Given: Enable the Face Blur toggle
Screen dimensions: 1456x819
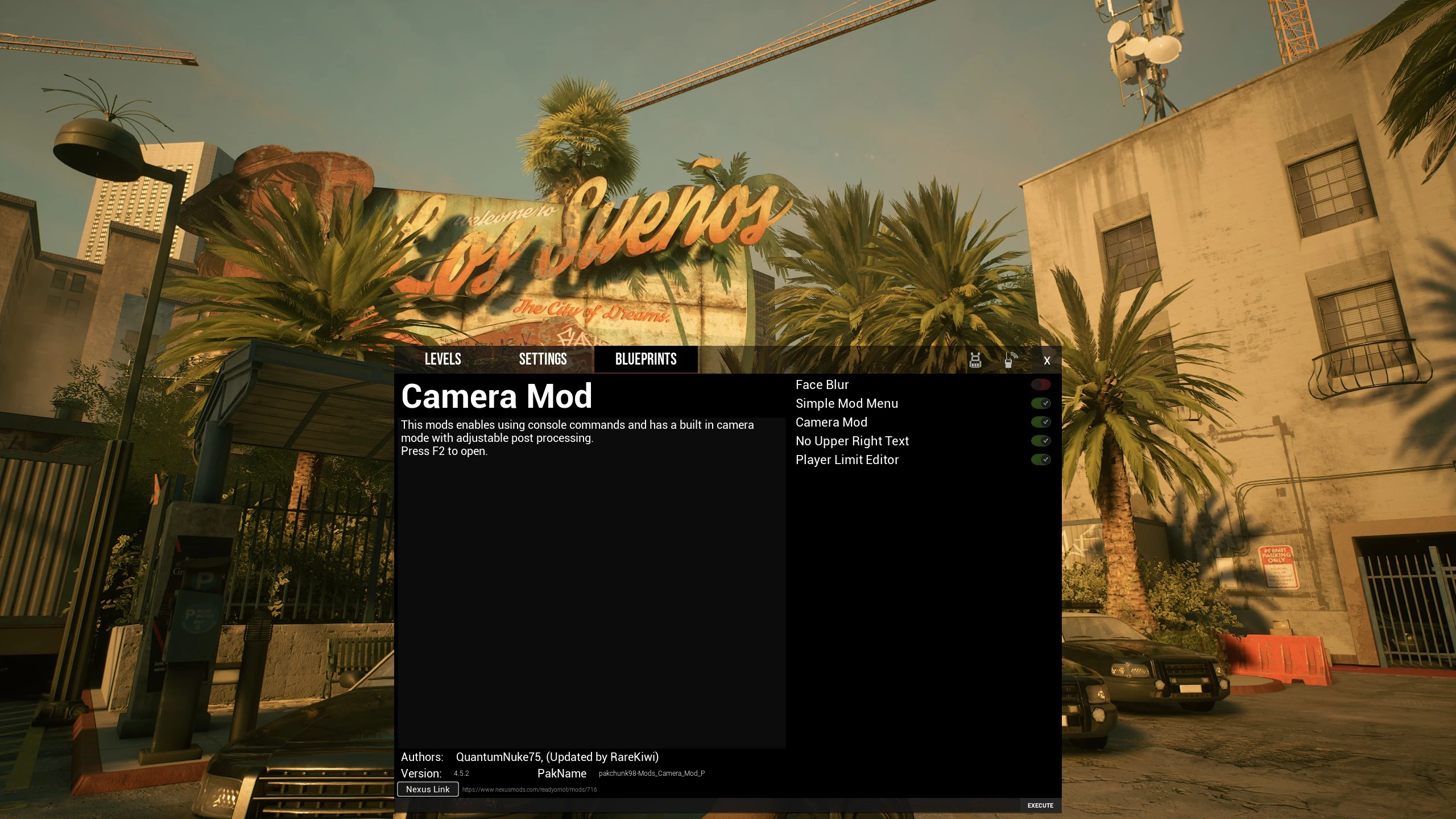Looking at the screenshot, I should tap(1041, 384).
